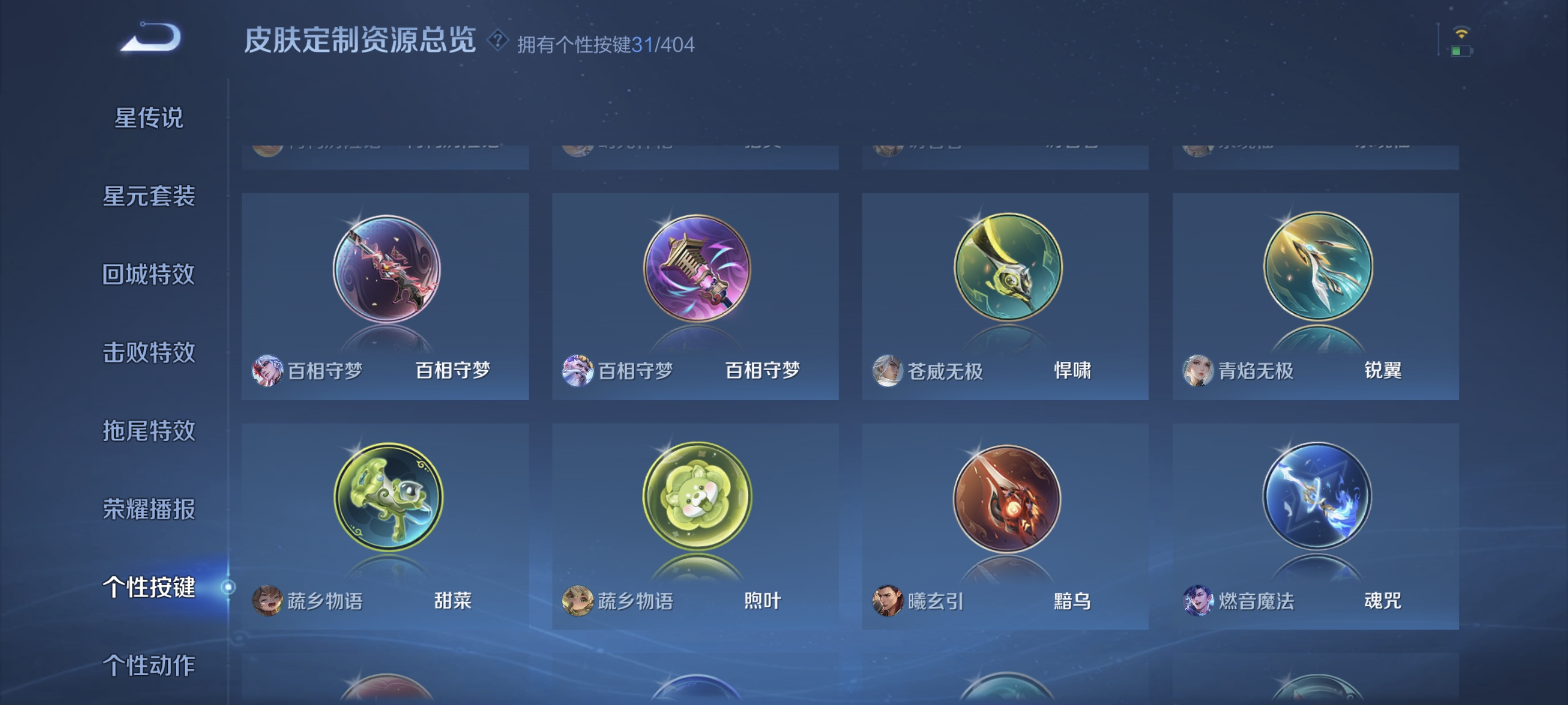Expand the 星元套装 section

tap(148, 197)
